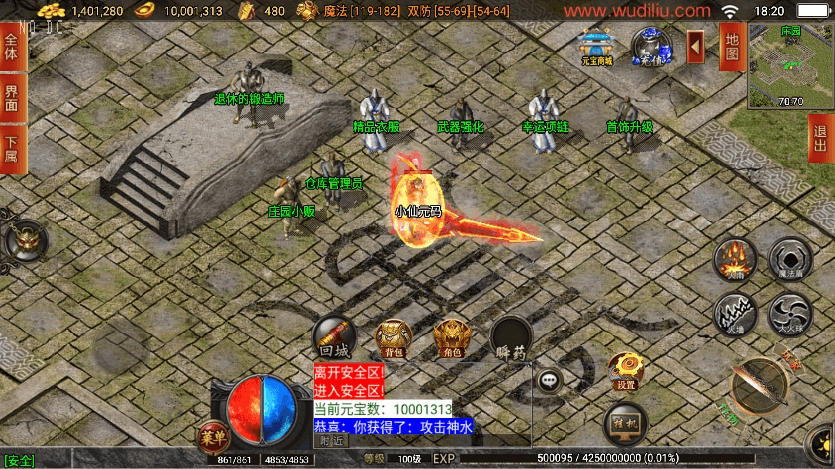835x469 pixels.
Task: Click the minimap in the corner
Action: pos(790,67)
